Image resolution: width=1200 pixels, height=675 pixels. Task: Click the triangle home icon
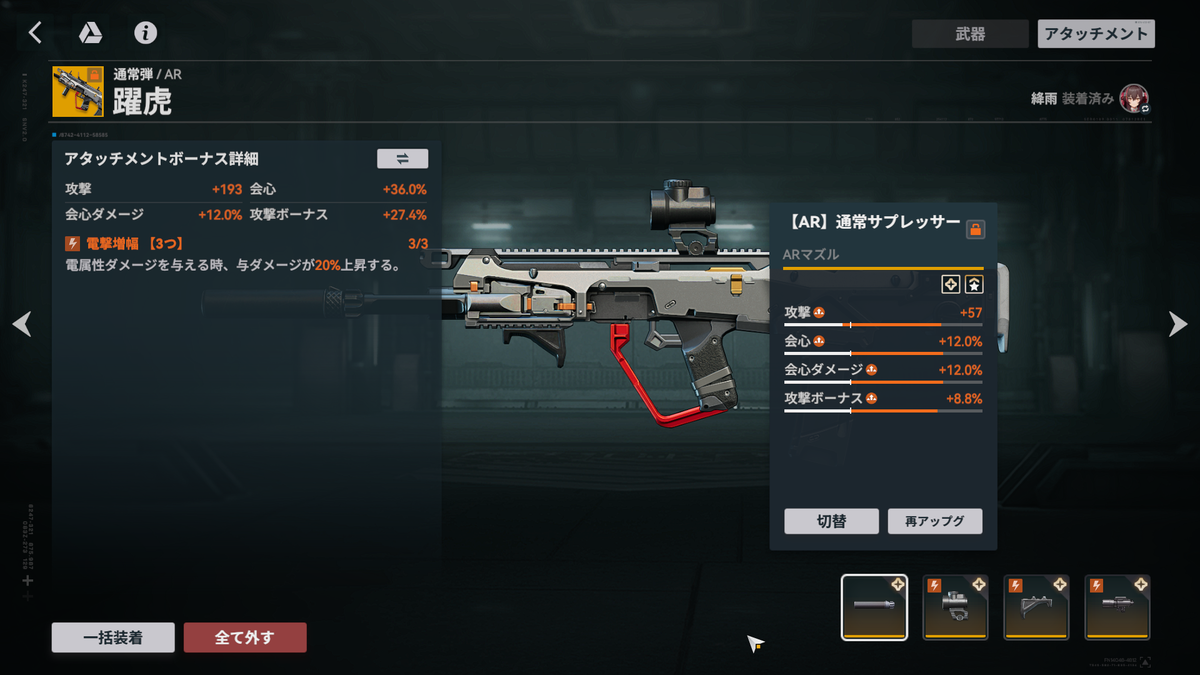click(x=91, y=33)
